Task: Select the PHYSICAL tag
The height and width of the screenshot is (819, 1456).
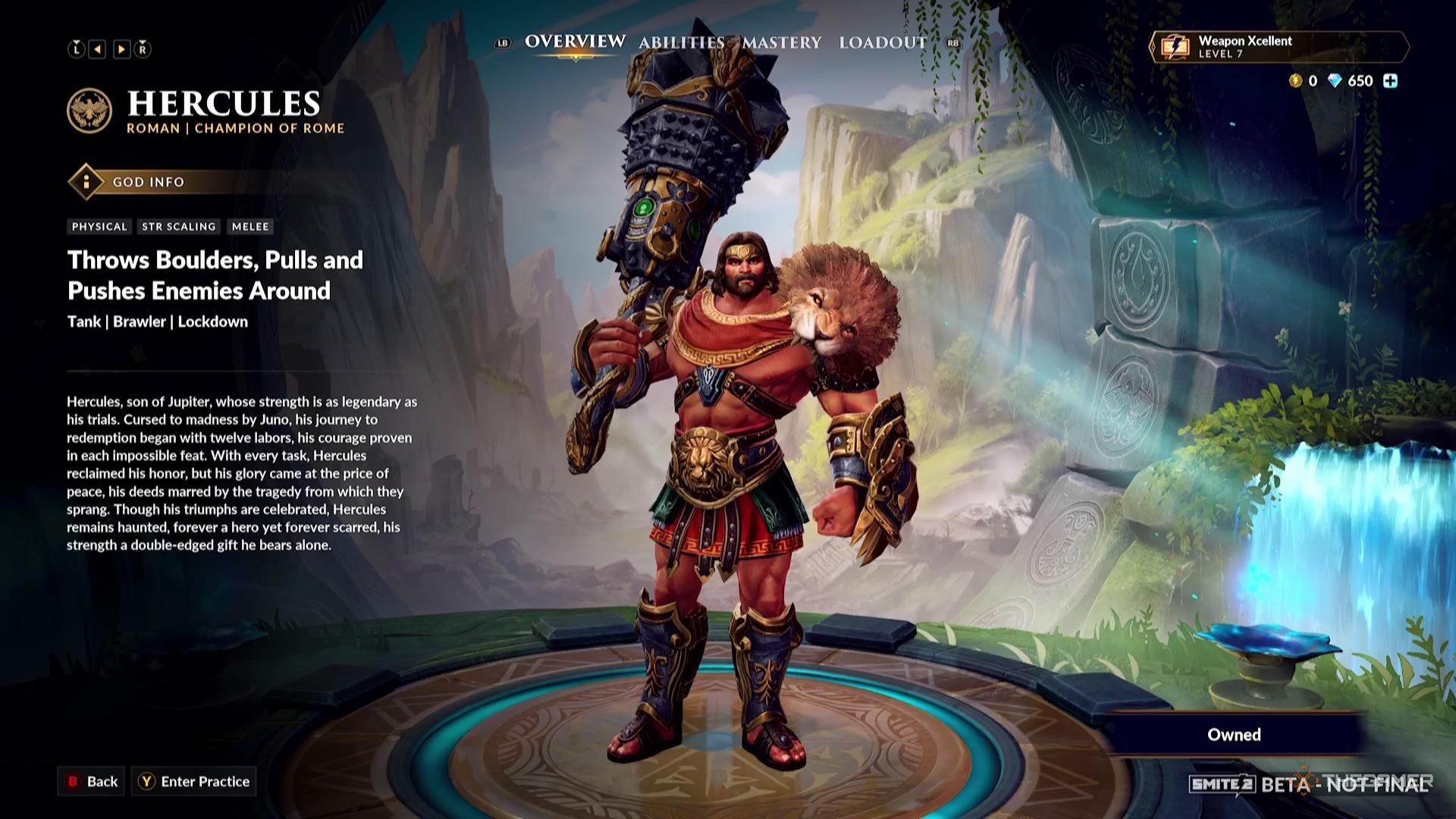Action: (99, 226)
